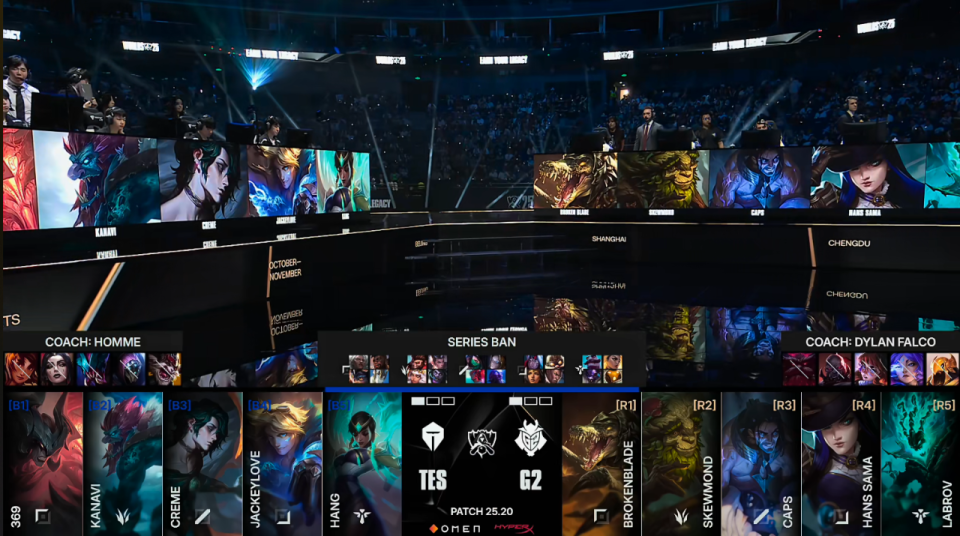
Task: Select 369's B1 champion pick card
Action: click(x=42, y=462)
